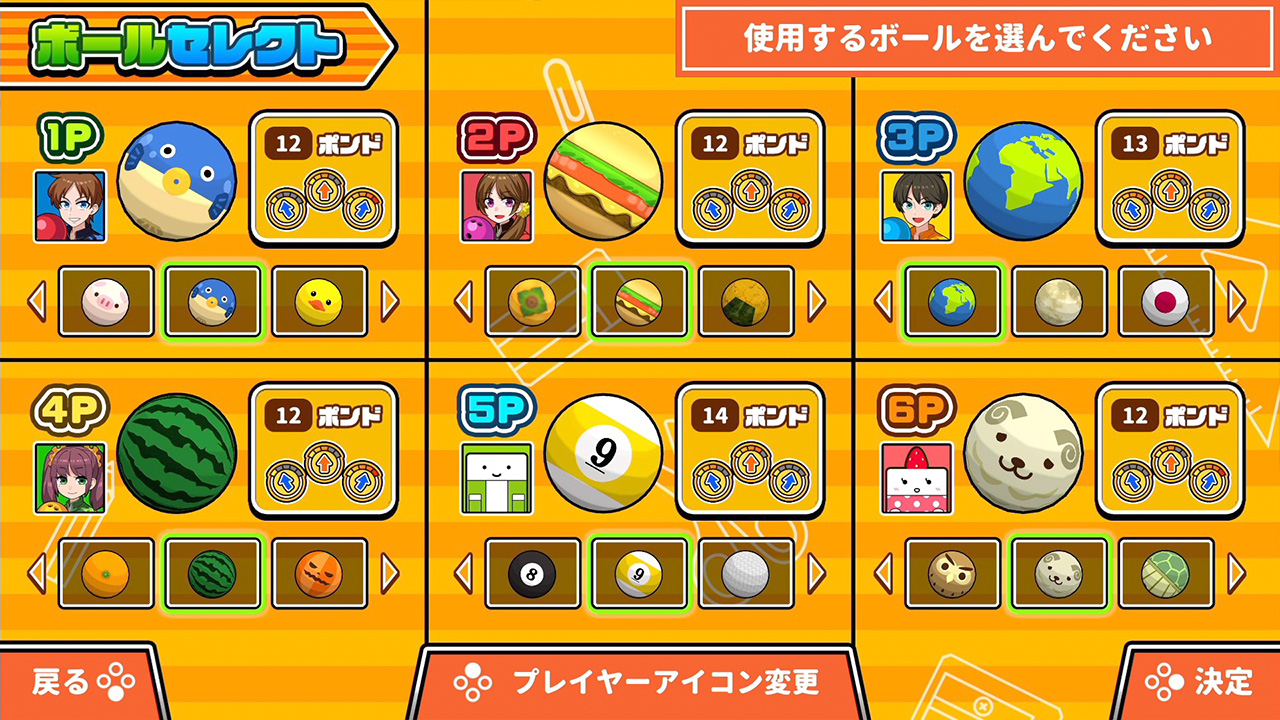Click 5P's 14-pound weight display
The width and height of the screenshot is (1280, 720).
coord(749,449)
